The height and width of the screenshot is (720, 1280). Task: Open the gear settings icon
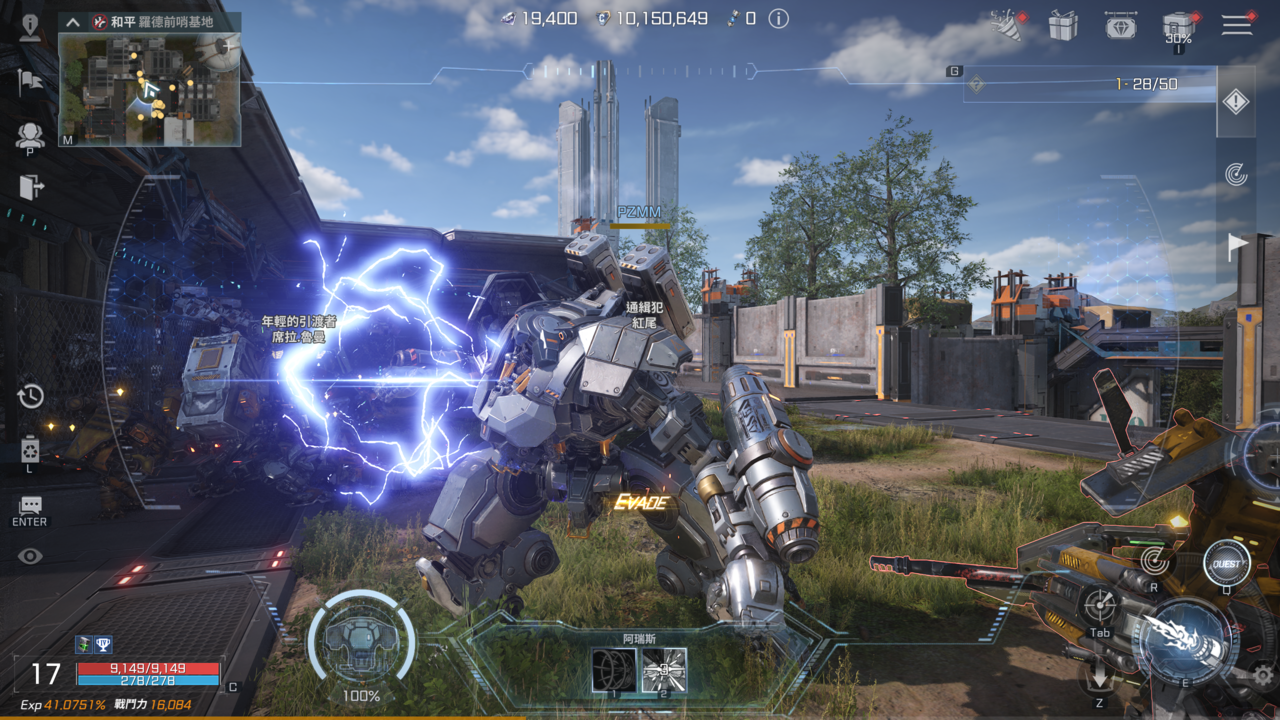(x=1263, y=675)
